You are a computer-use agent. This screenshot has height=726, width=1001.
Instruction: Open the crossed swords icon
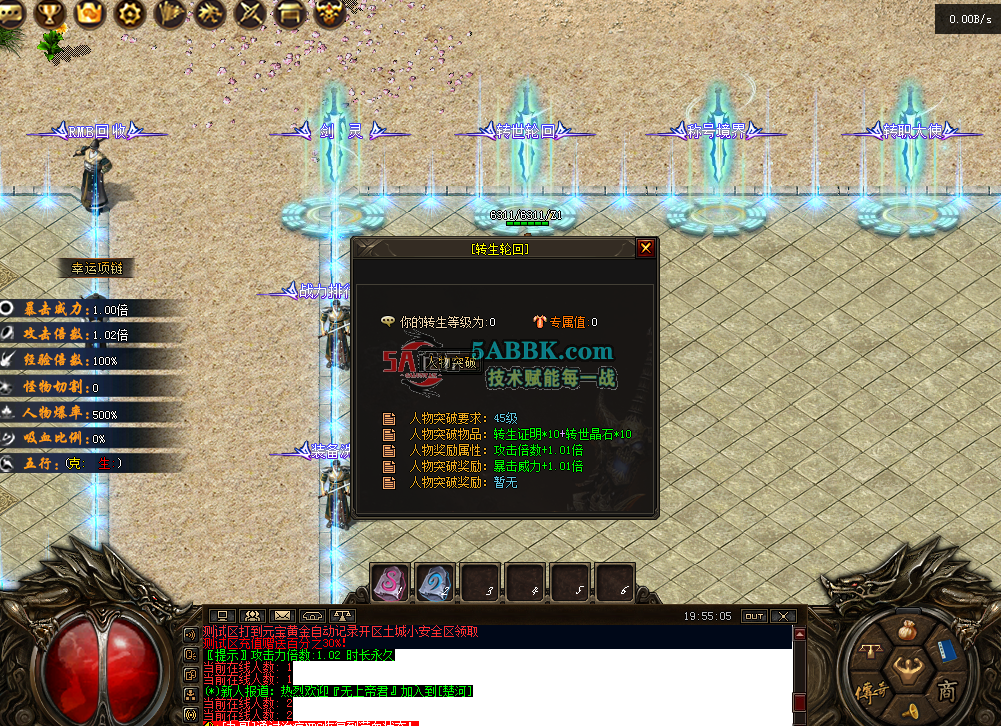[250, 13]
